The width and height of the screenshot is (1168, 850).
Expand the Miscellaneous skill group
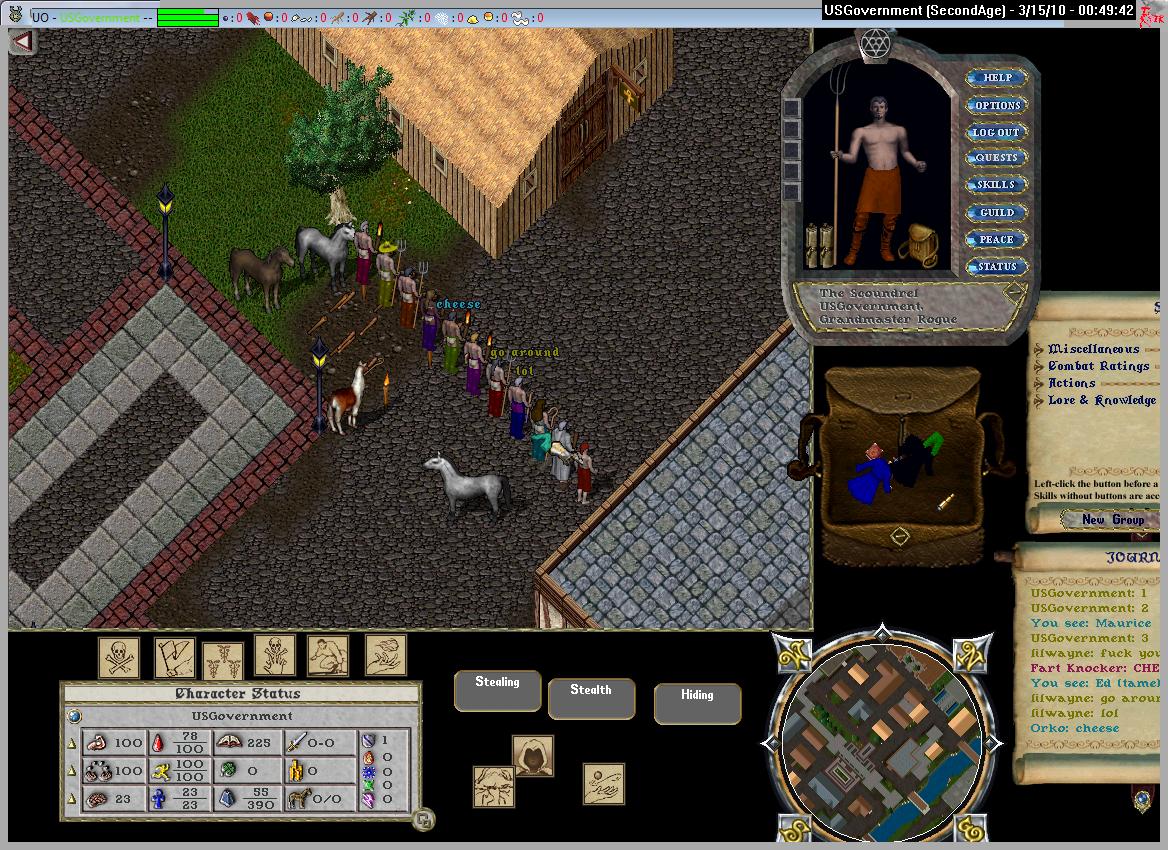(x=1093, y=349)
